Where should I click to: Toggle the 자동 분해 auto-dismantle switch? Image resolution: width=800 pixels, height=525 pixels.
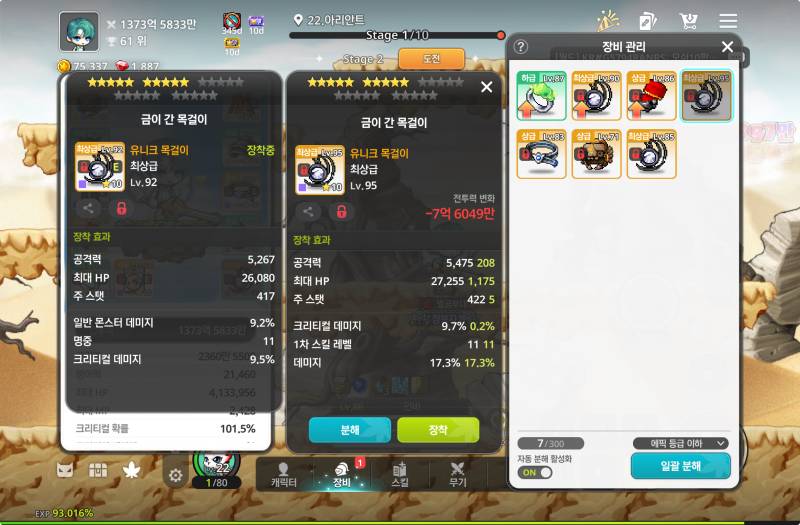535,472
